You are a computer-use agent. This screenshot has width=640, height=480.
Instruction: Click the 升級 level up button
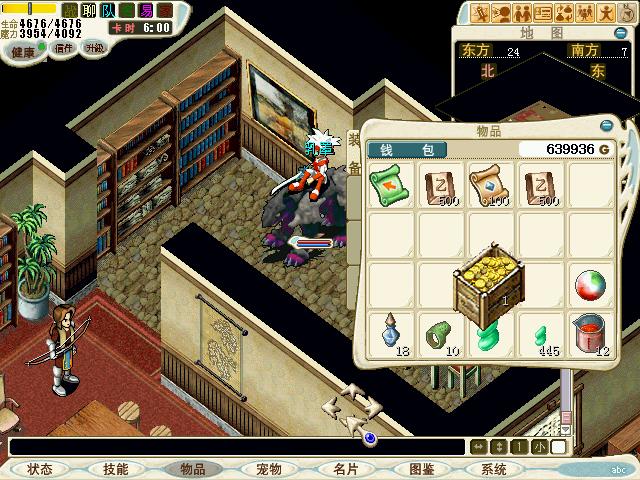[x=94, y=48]
